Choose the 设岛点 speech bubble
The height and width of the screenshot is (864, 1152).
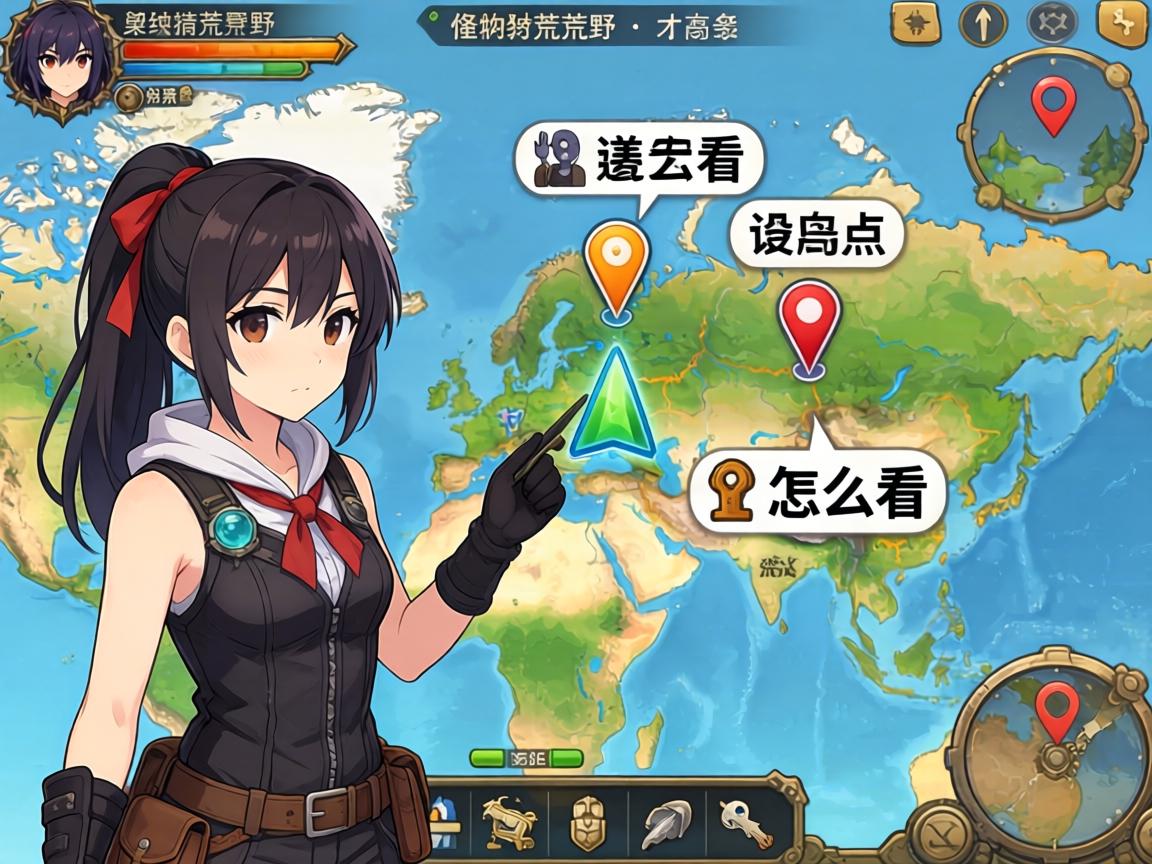(x=816, y=237)
